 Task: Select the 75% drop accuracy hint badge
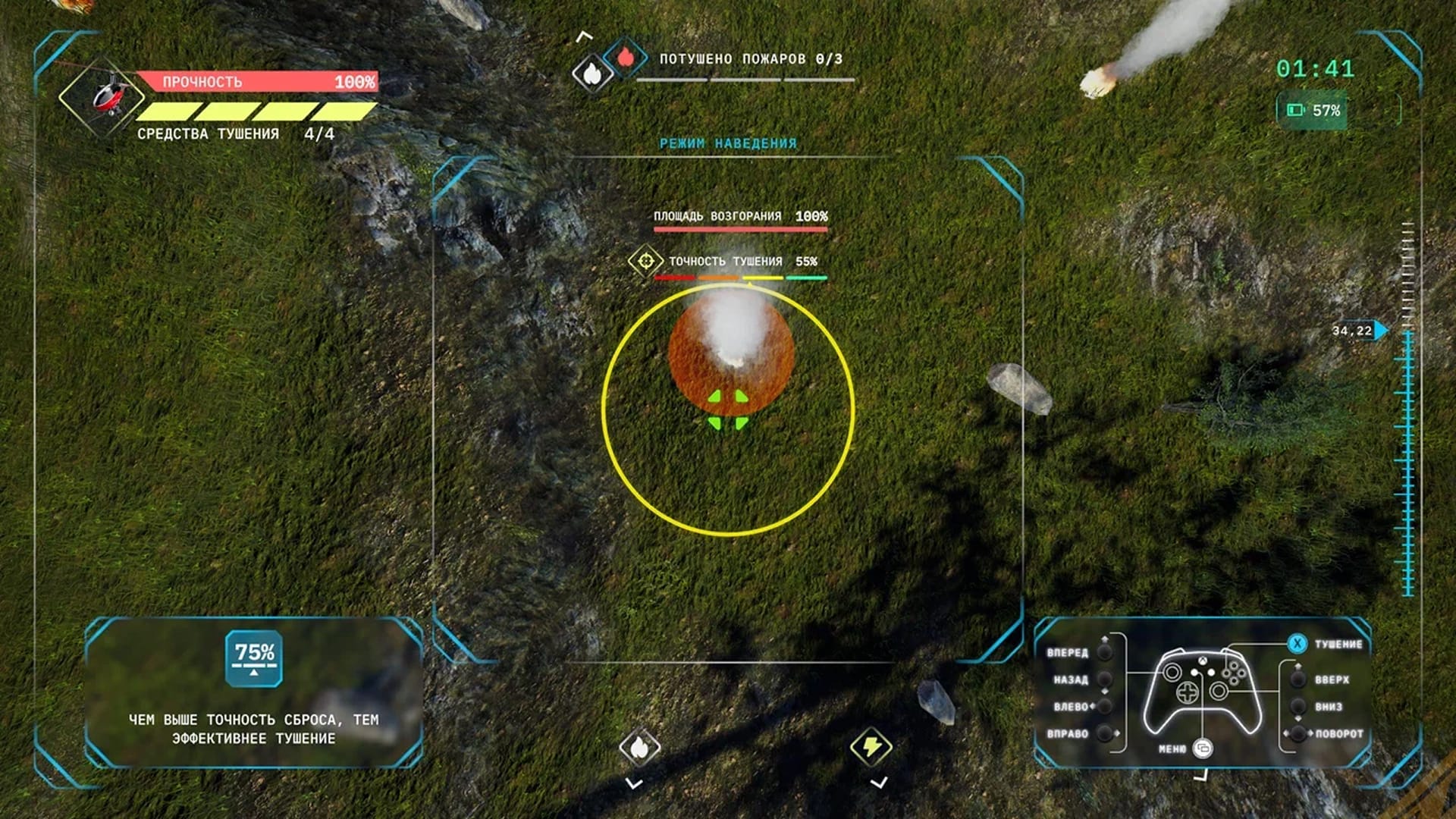pos(254,658)
